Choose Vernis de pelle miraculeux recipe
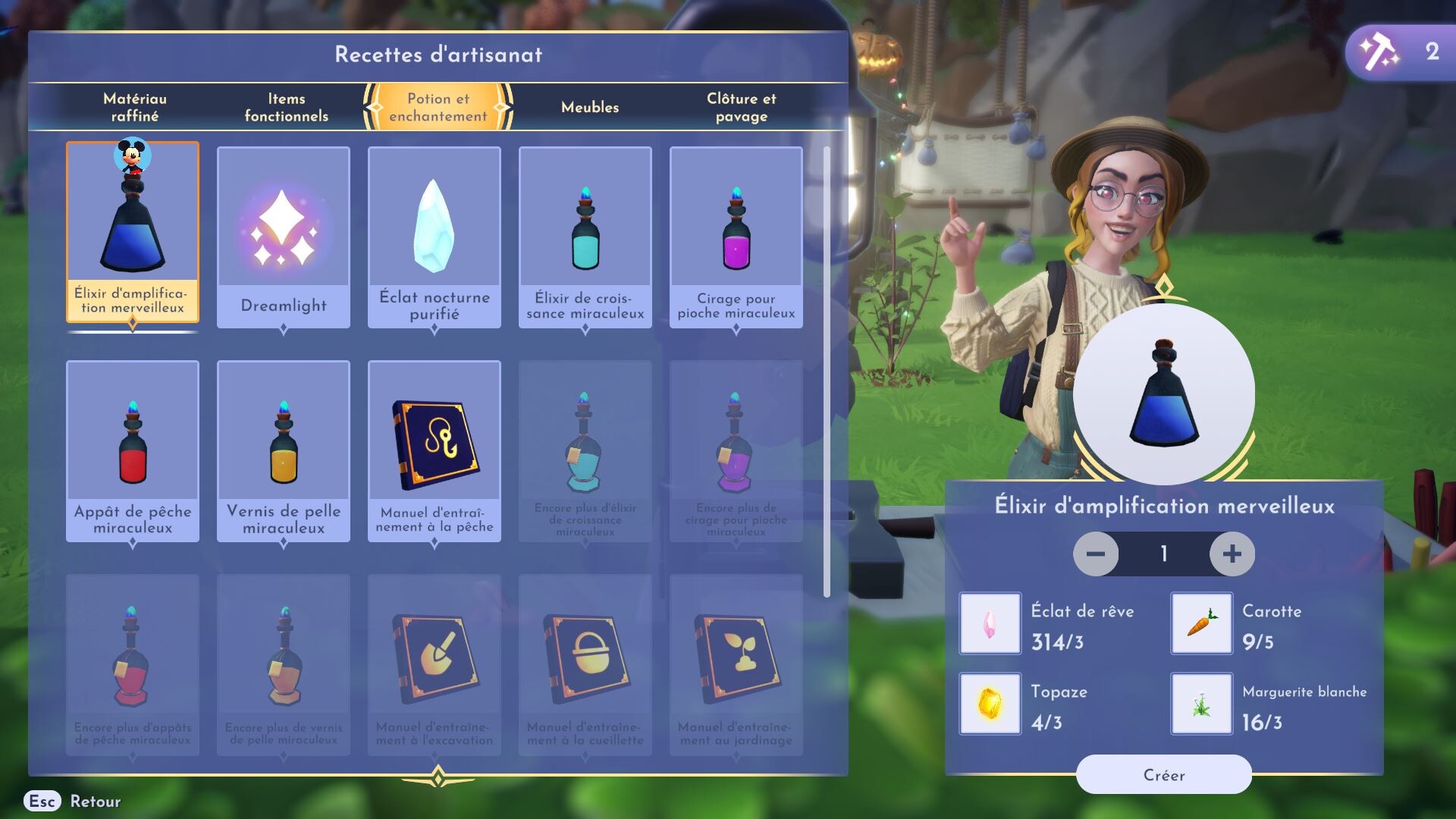Viewport: 1456px width, 819px height. [x=284, y=451]
